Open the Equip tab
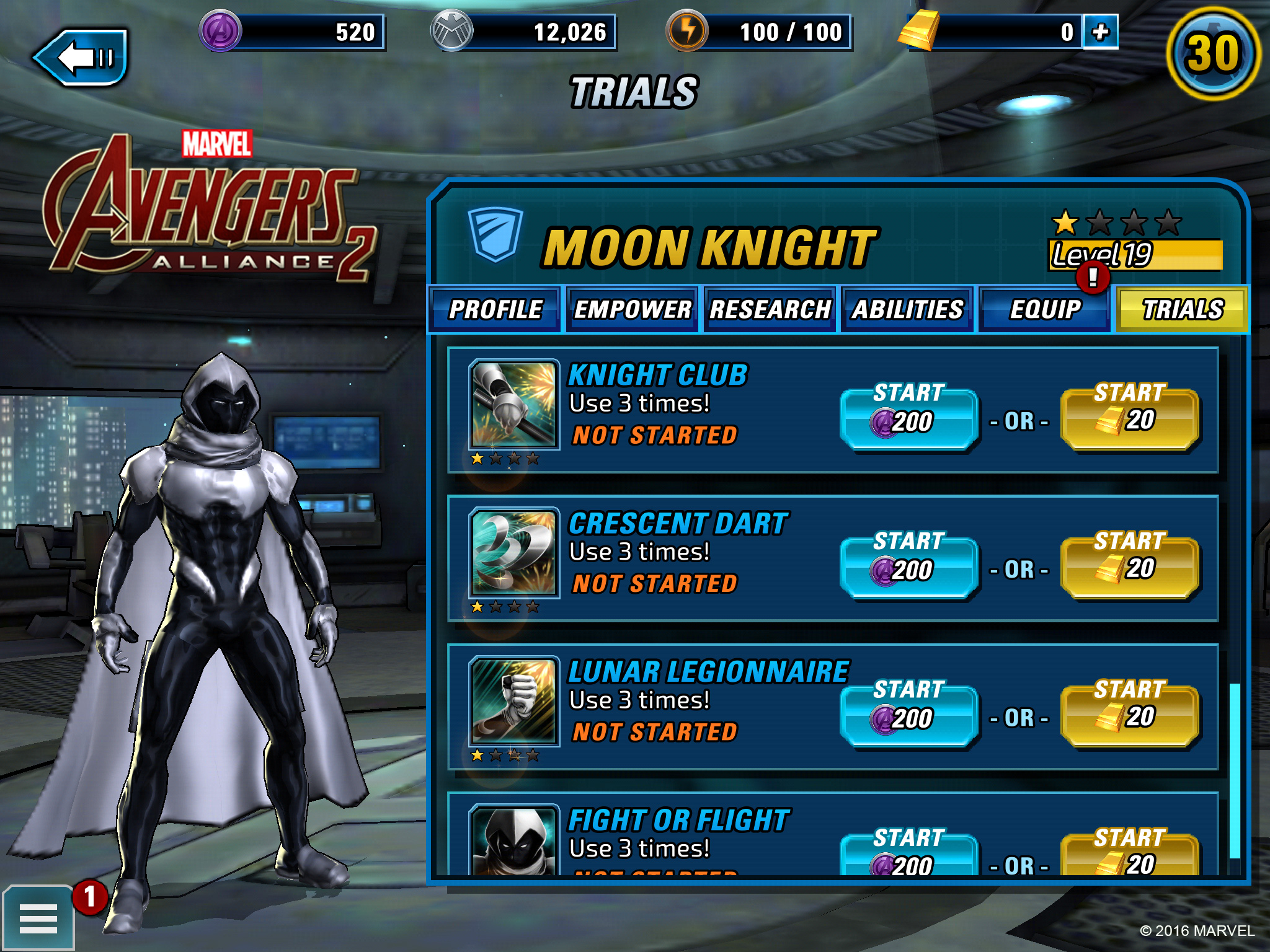Image resolution: width=1270 pixels, height=952 pixels. 1045,309
